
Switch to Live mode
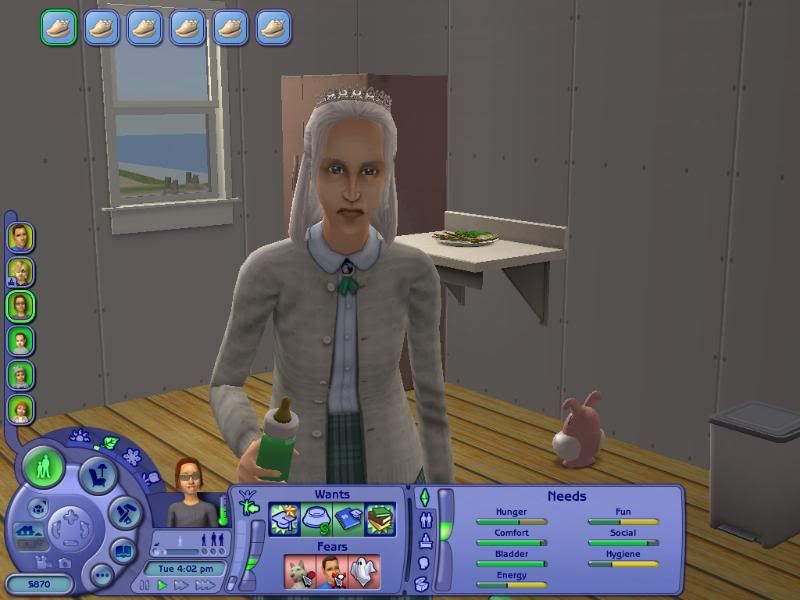44,468
